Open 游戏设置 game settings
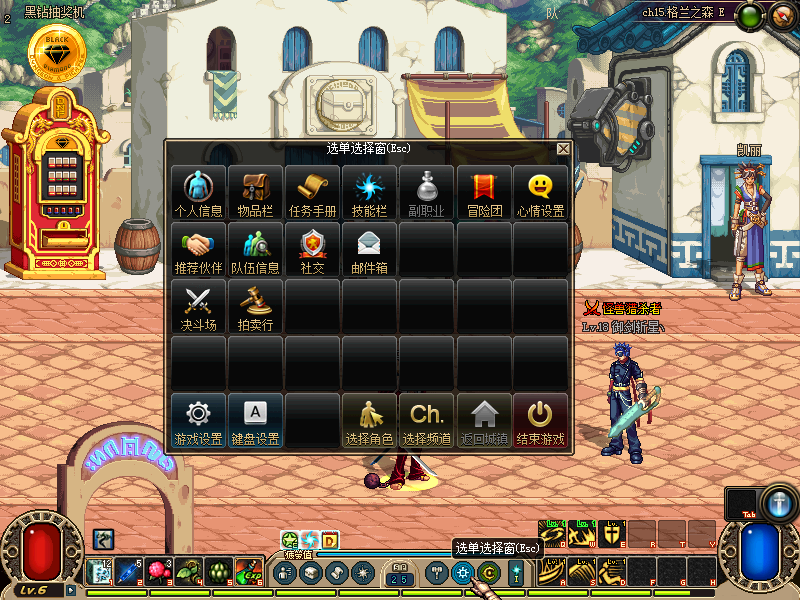Viewport: 800px width, 600px height. (198, 420)
